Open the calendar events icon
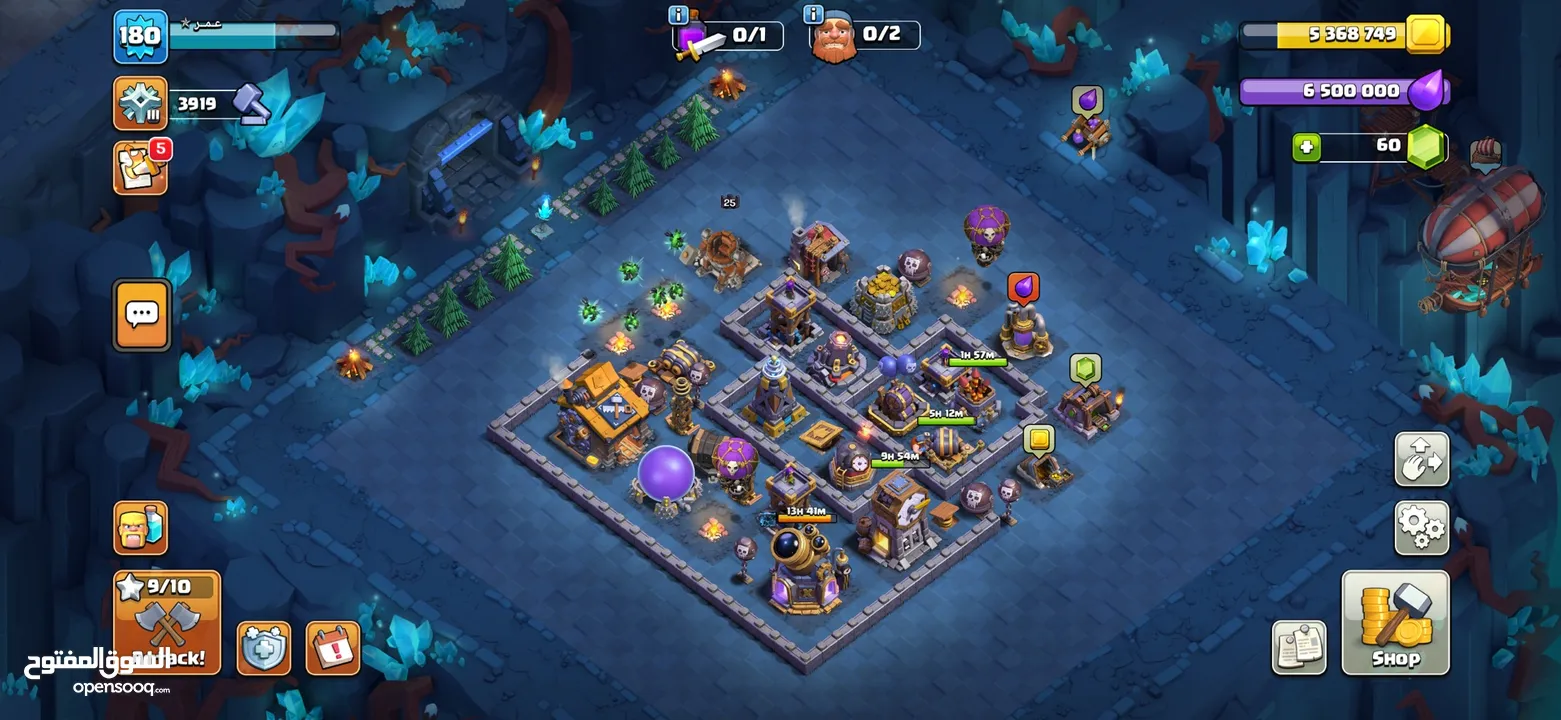 point(332,648)
